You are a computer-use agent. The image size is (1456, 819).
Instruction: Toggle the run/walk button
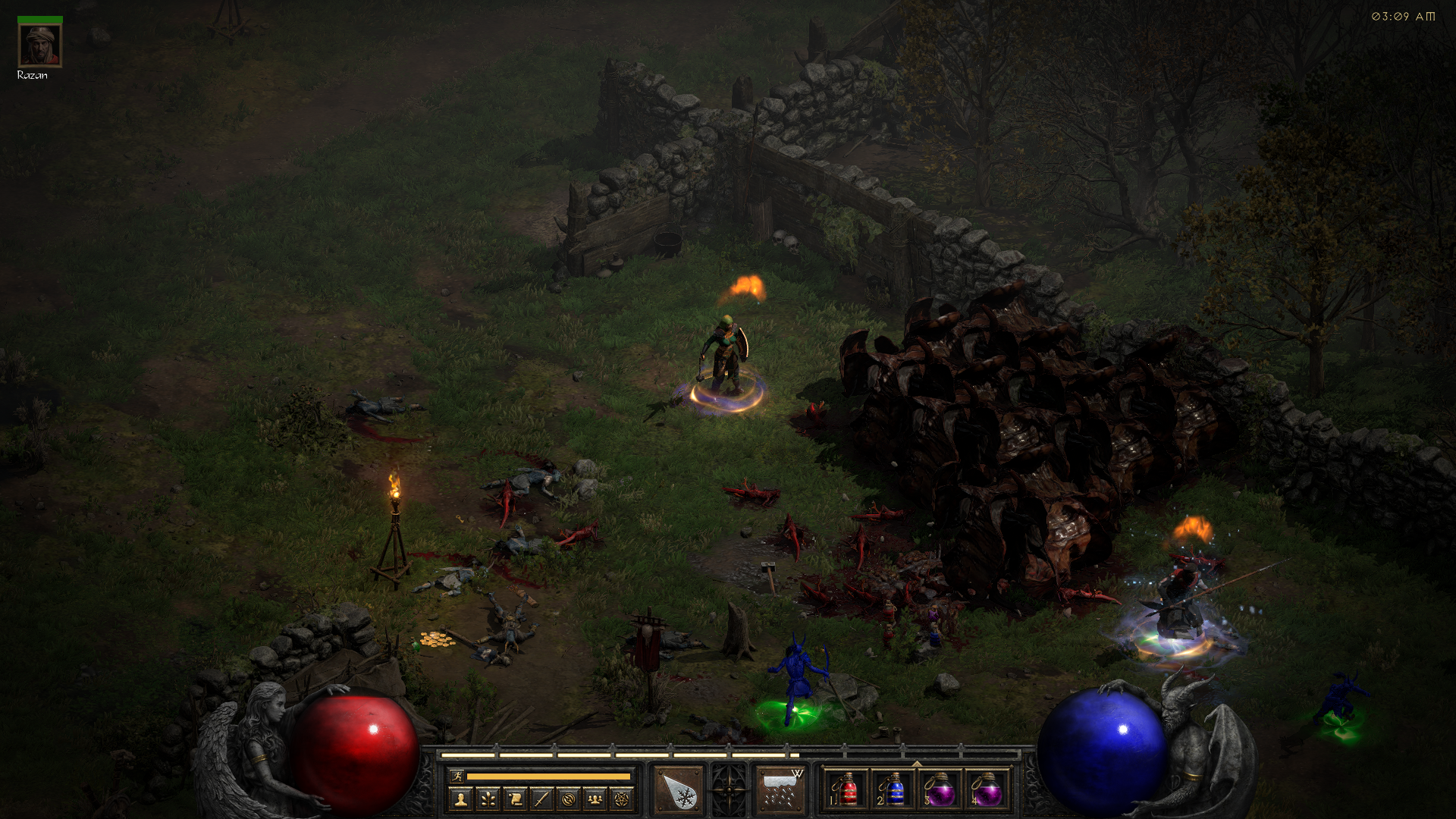coord(457,776)
